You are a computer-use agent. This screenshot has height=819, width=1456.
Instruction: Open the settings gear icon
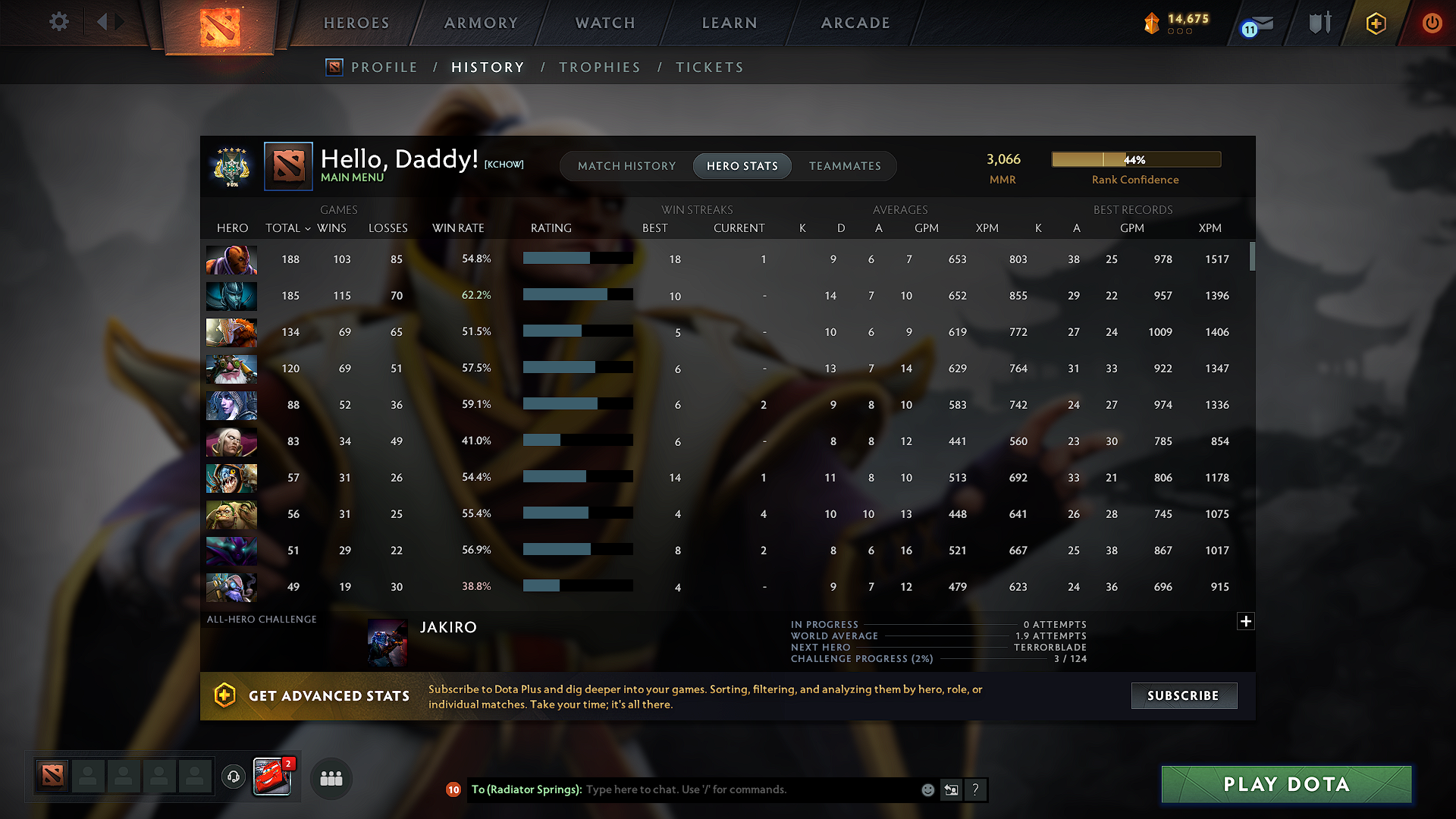[x=58, y=22]
